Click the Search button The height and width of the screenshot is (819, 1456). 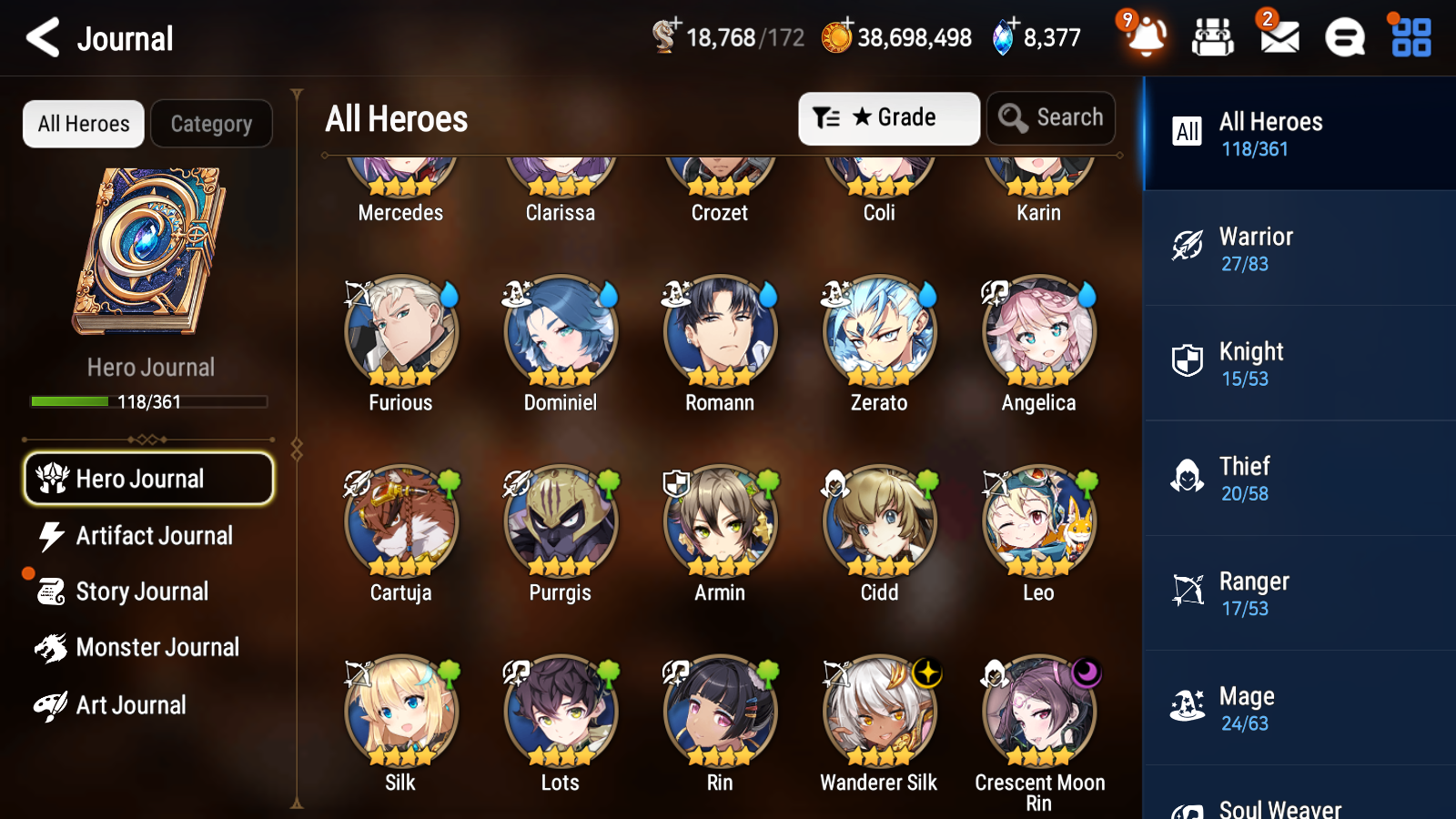[1051, 117]
